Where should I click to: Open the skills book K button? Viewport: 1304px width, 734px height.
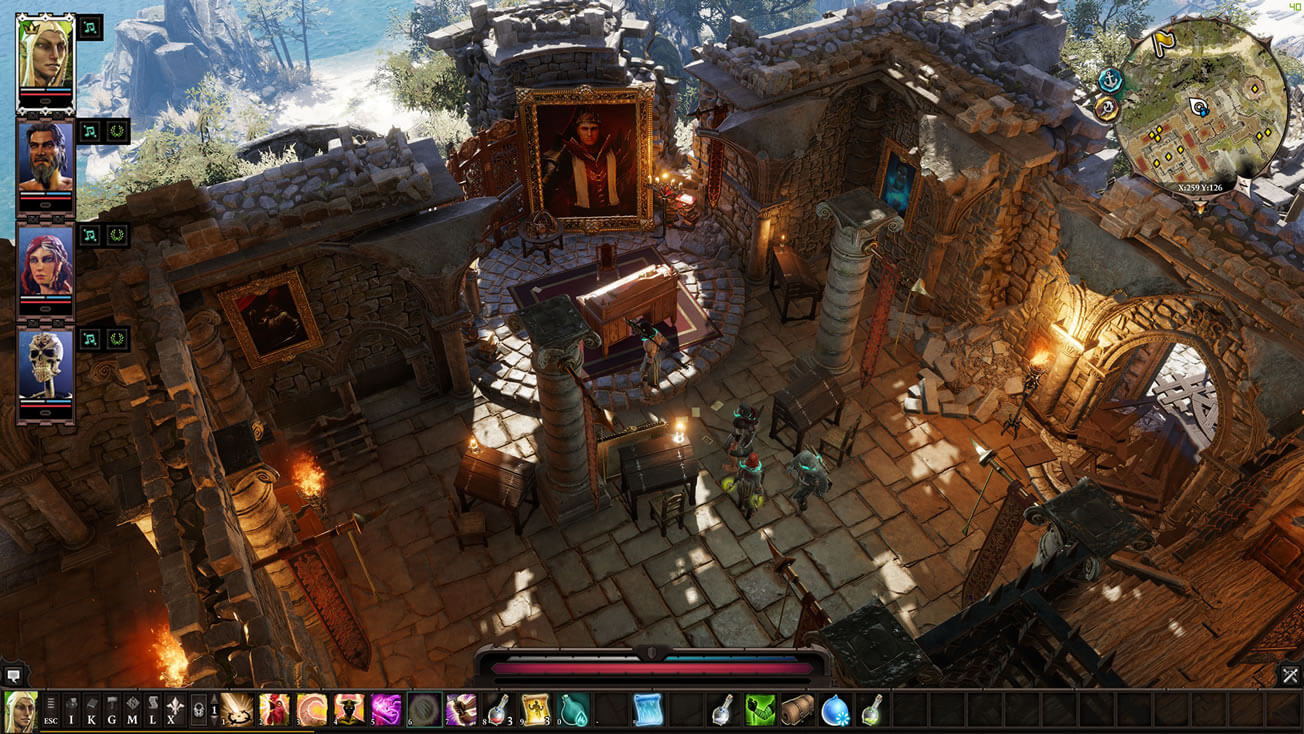(91, 710)
